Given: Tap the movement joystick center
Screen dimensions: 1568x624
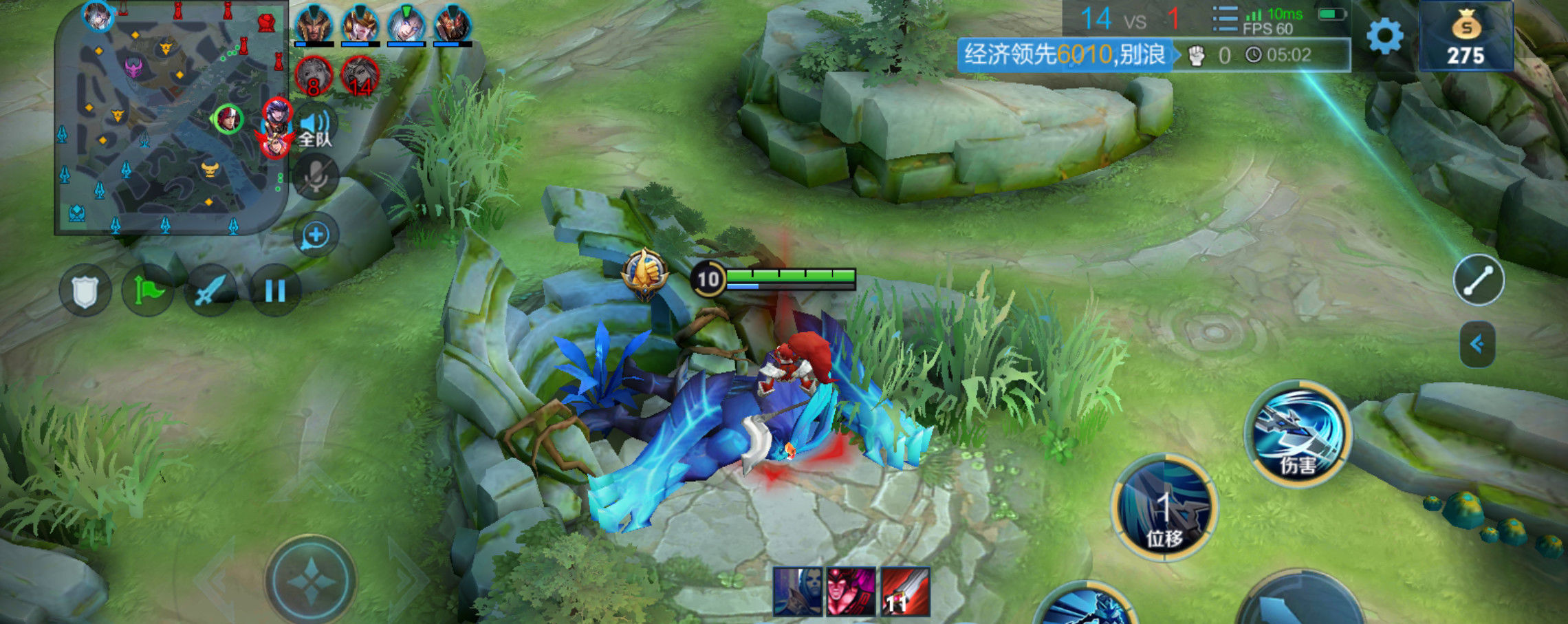Looking at the screenshot, I should (x=312, y=581).
